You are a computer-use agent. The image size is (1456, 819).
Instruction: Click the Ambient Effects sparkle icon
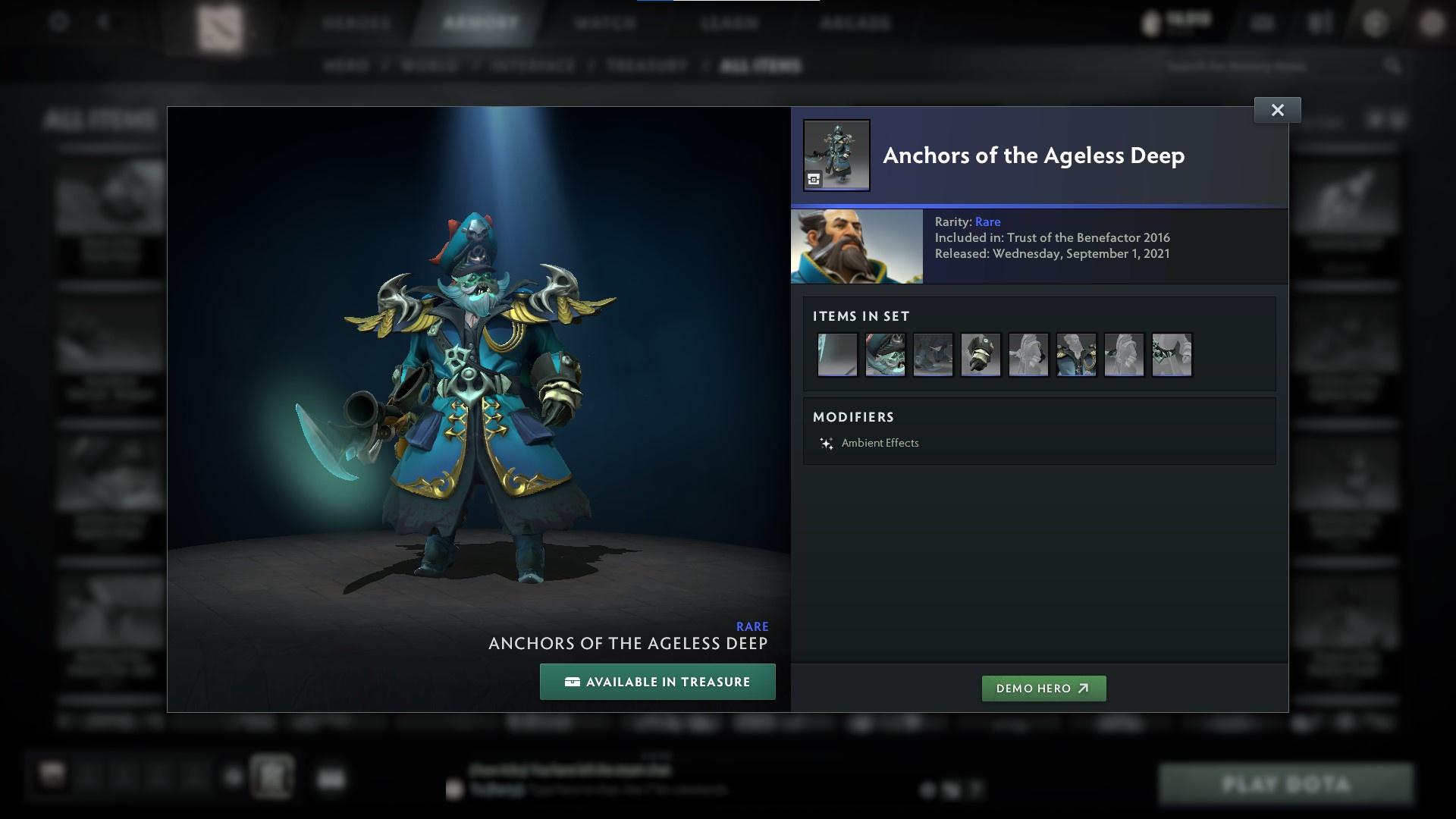pos(827,443)
